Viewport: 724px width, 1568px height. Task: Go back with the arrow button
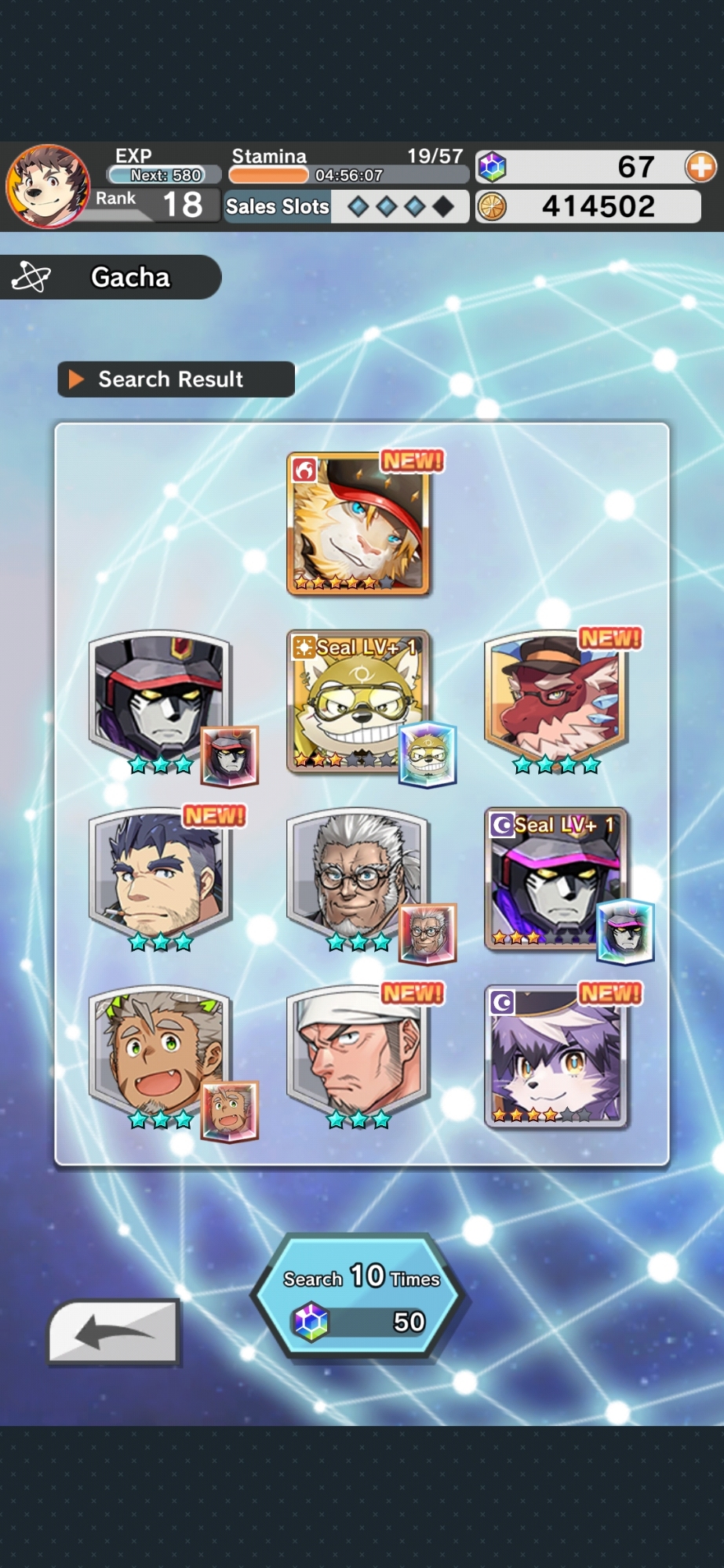[x=115, y=1332]
